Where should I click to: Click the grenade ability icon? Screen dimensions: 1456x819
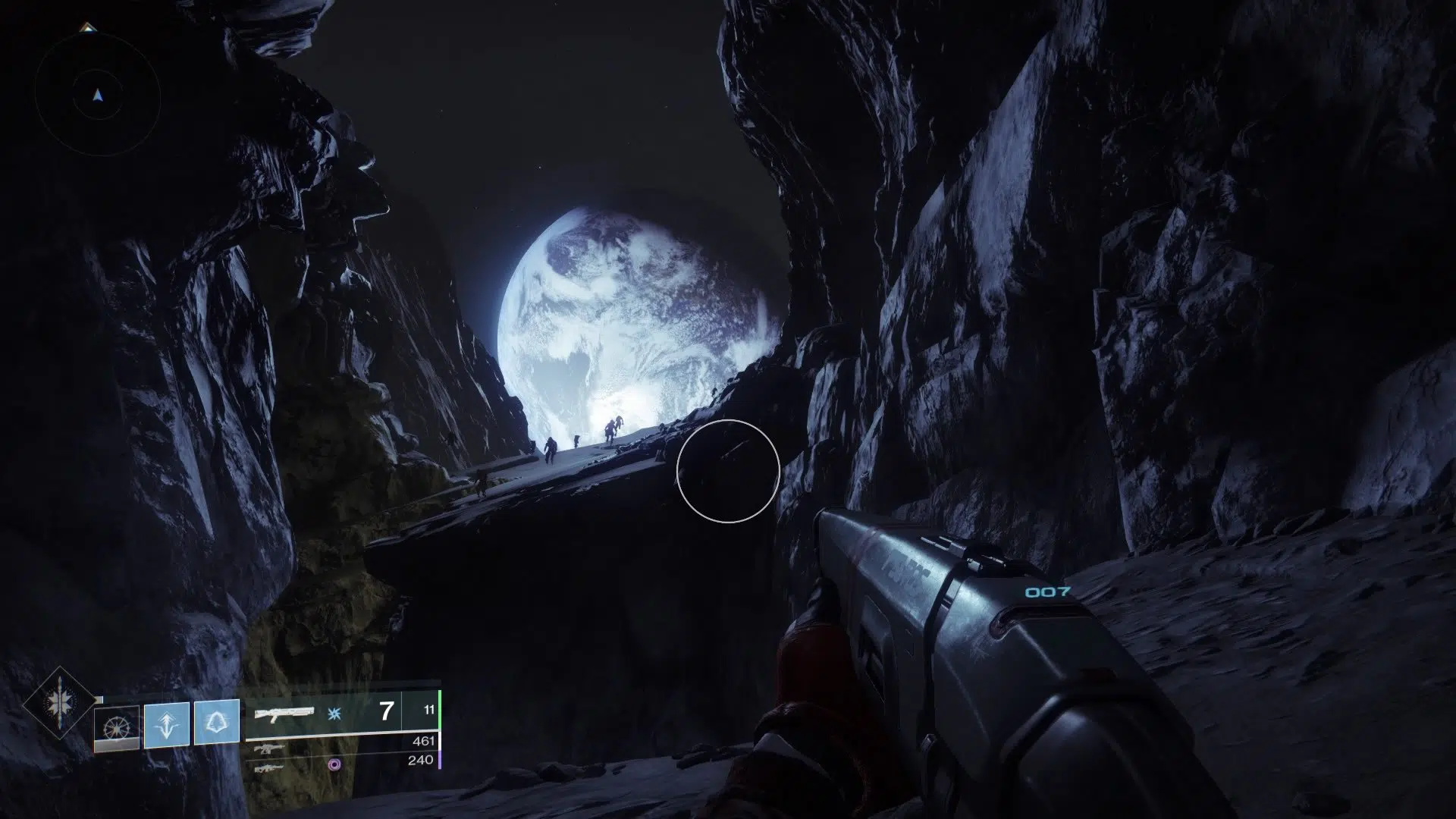(117, 726)
